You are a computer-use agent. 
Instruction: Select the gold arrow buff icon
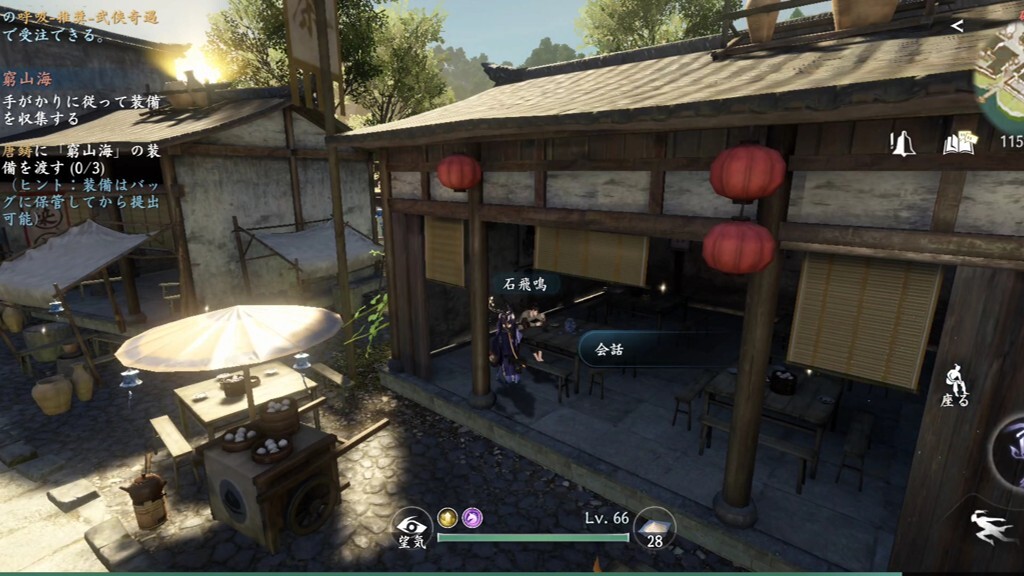pos(447,517)
